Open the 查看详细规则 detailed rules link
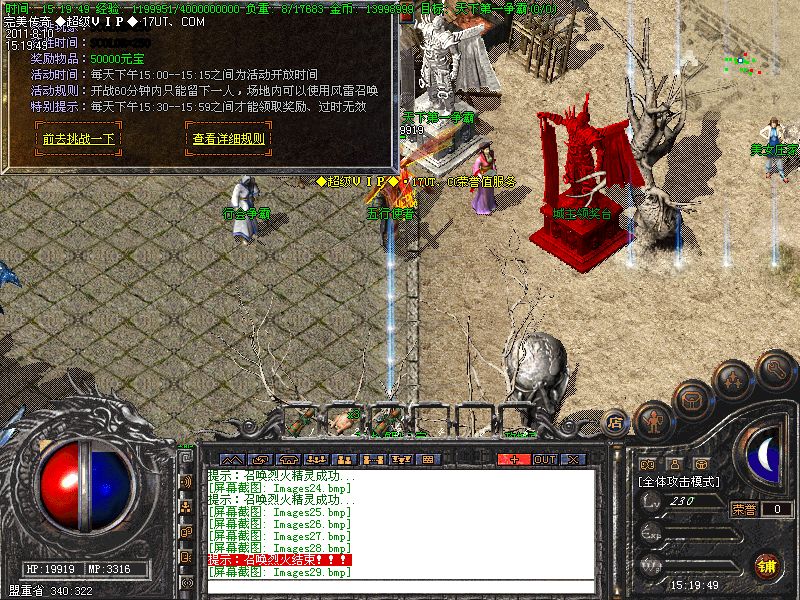The image size is (800, 600). click(229, 139)
